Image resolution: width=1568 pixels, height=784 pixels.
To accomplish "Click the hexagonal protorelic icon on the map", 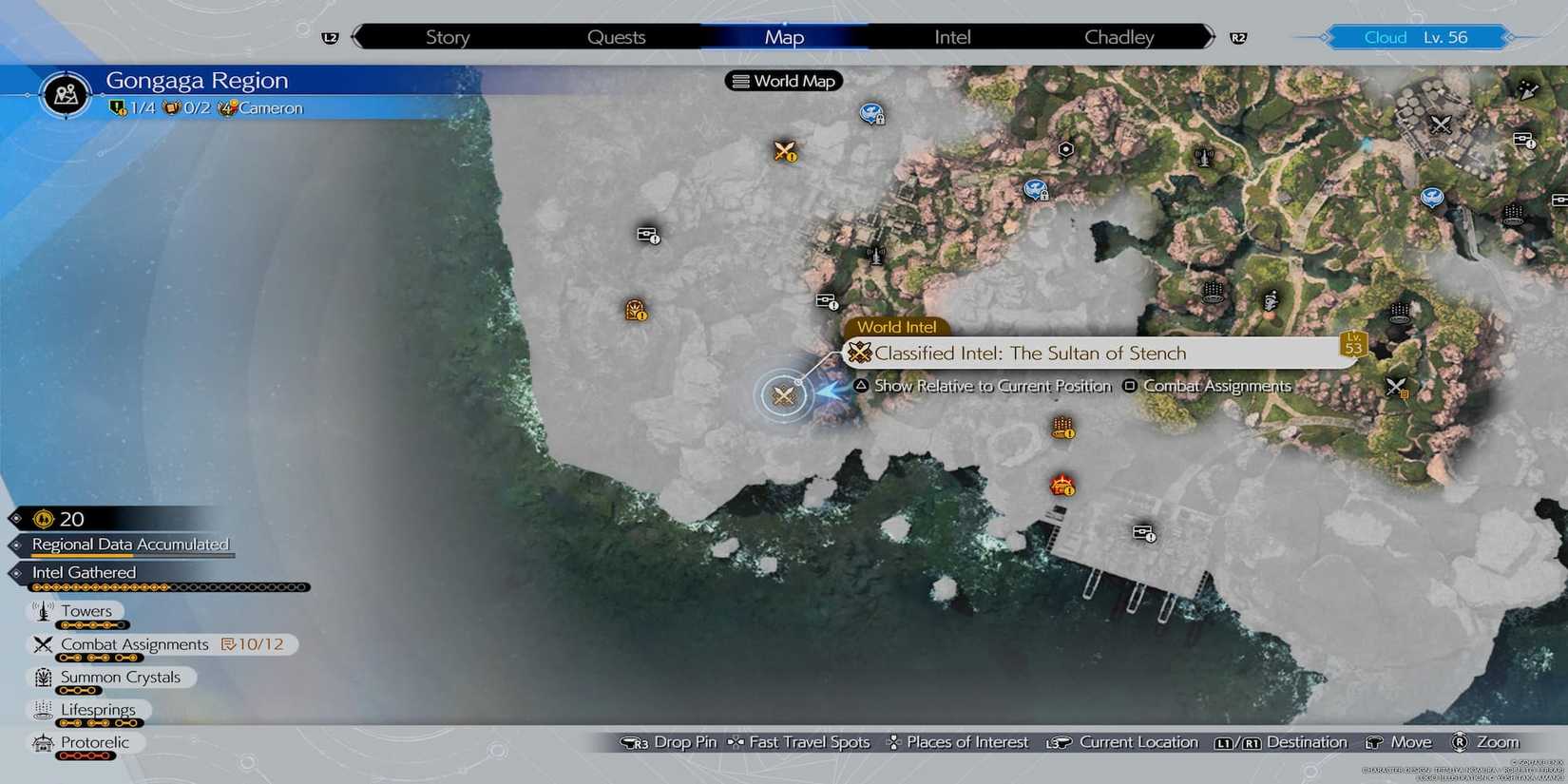I will click(1064, 148).
